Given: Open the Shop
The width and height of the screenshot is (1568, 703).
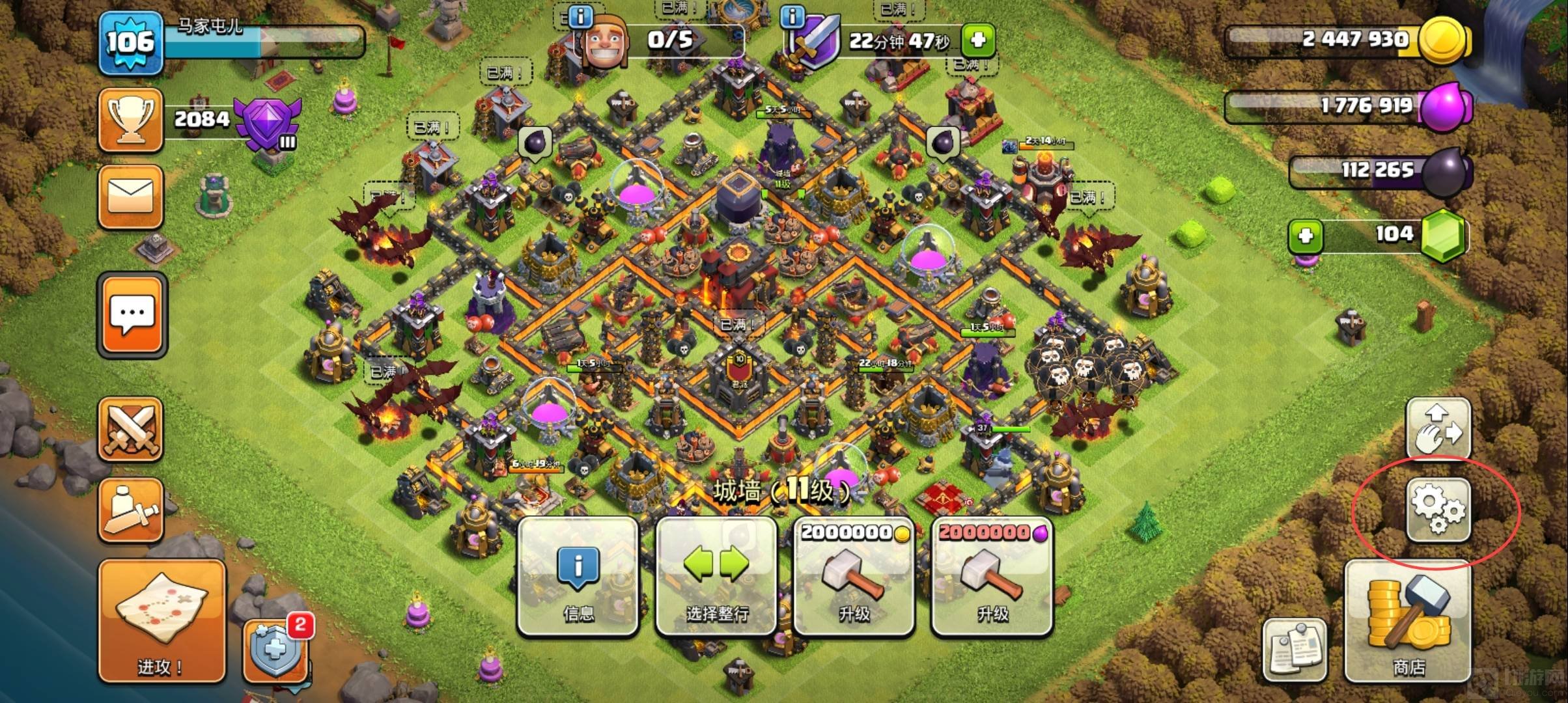Looking at the screenshot, I should [x=1408, y=620].
